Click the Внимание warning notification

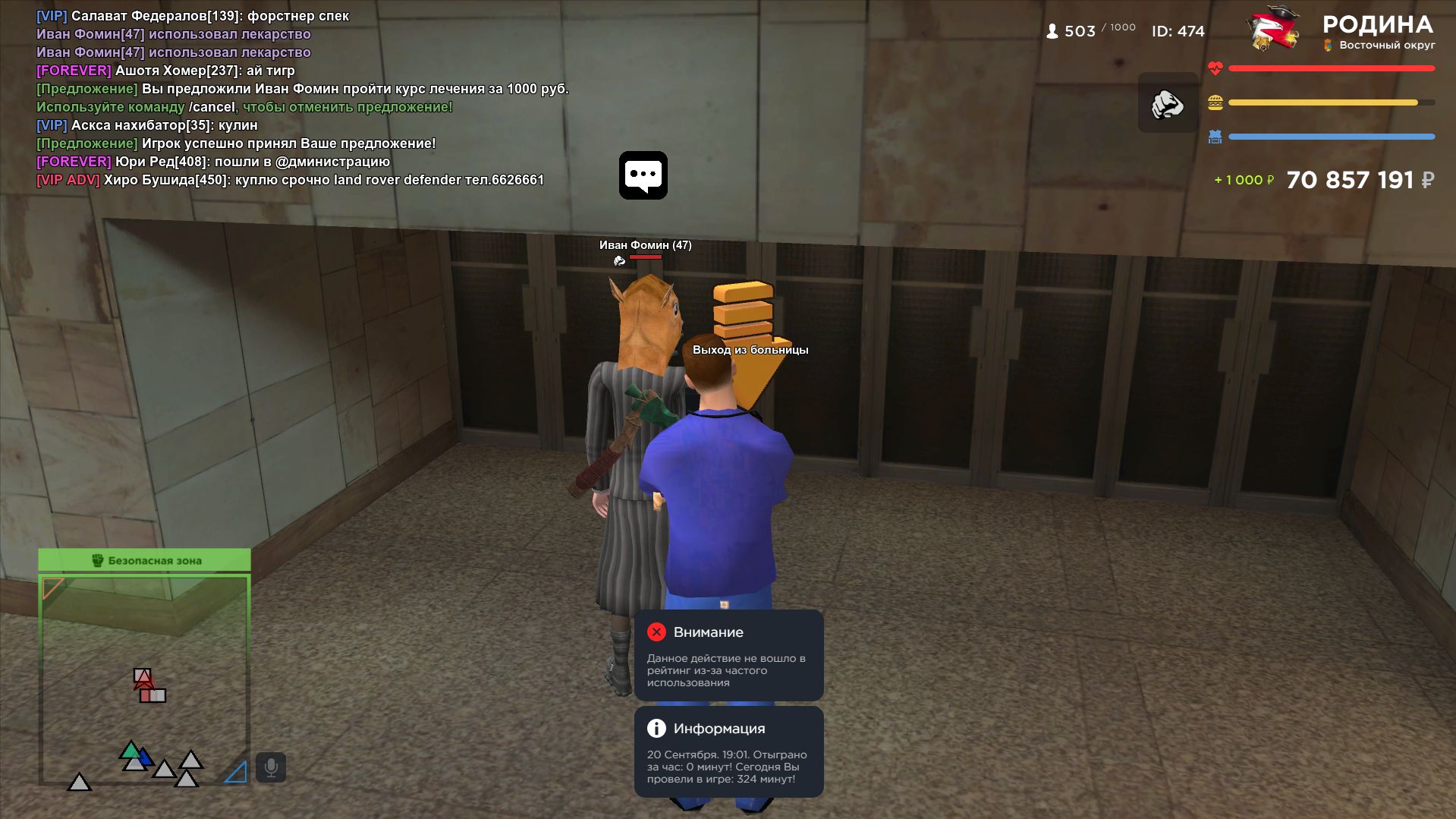(x=728, y=656)
